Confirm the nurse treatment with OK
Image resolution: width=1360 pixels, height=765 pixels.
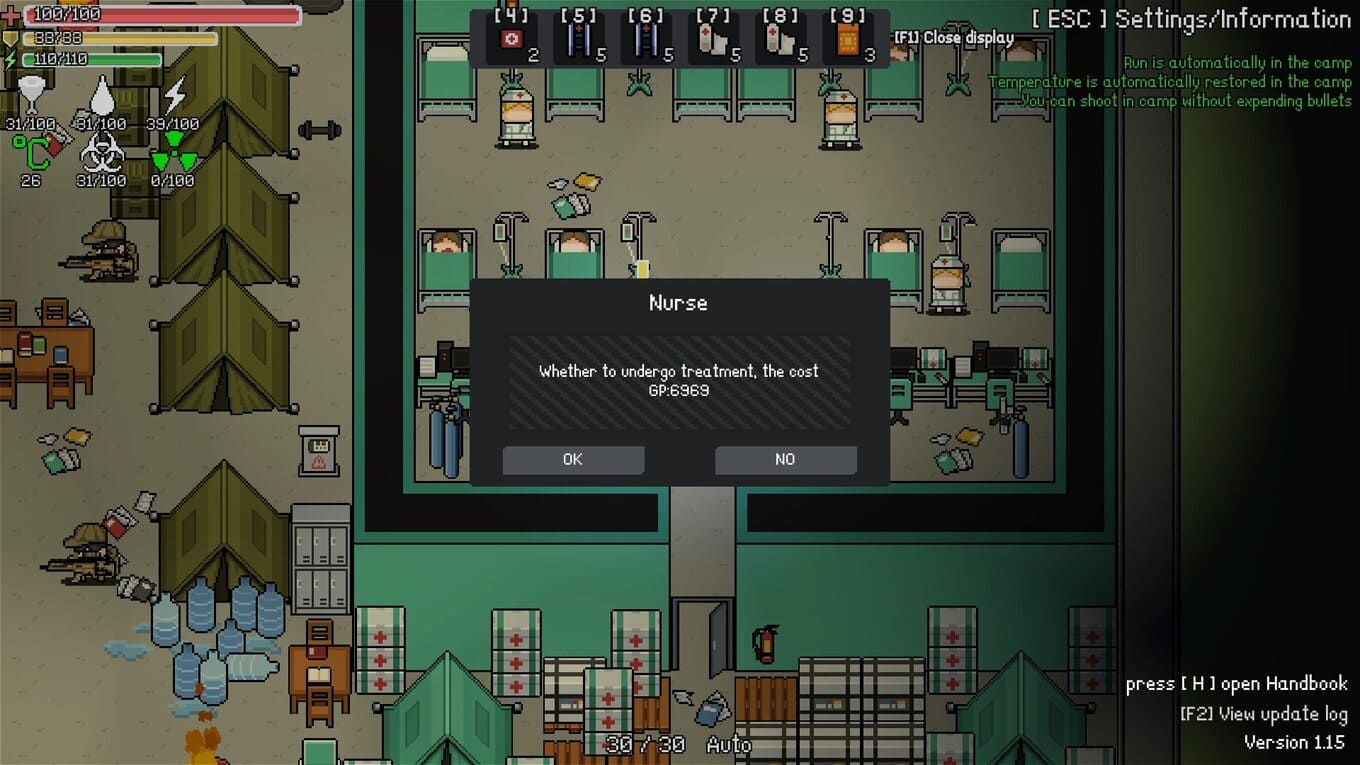point(573,460)
